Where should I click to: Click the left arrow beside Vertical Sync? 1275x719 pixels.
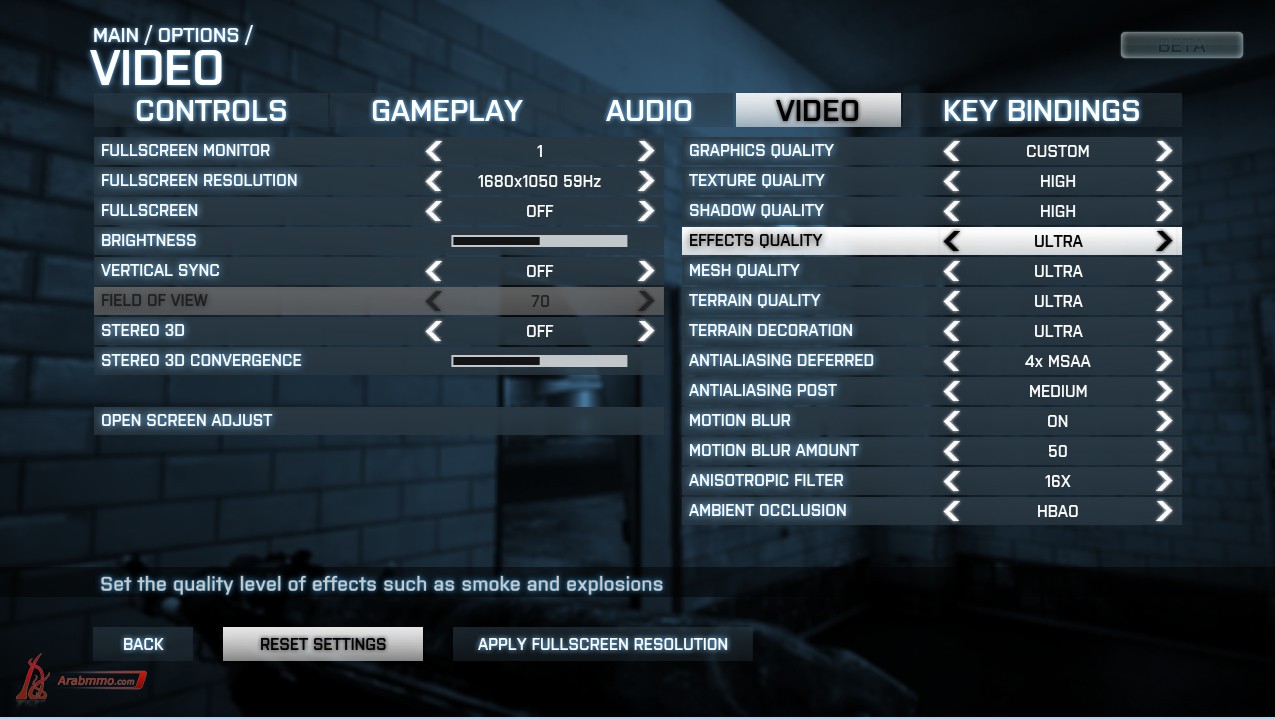tap(434, 271)
